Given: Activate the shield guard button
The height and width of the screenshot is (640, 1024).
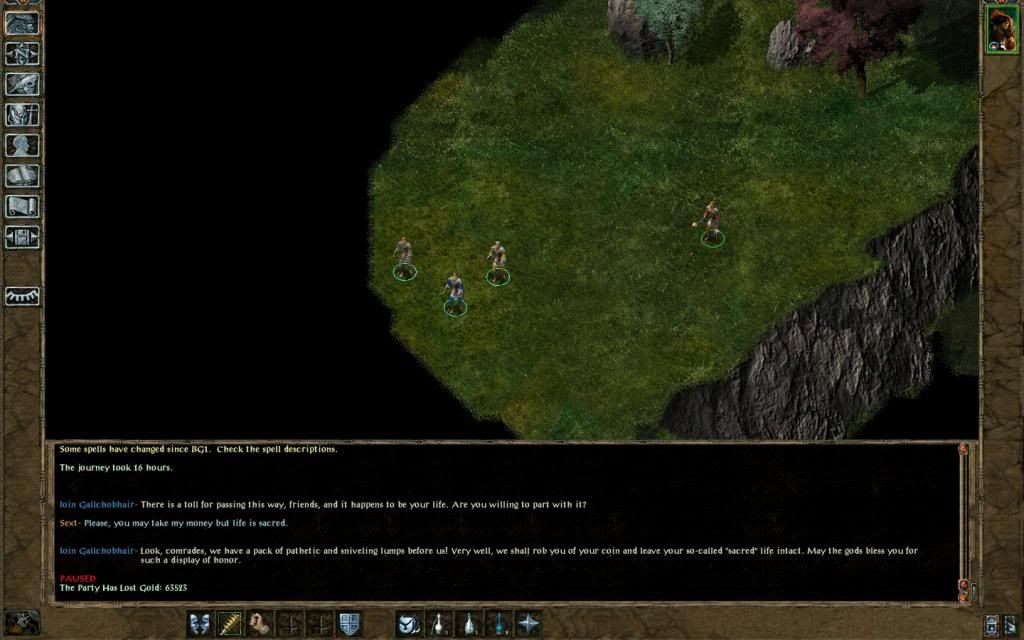Looking at the screenshot, I should (349, 624).
